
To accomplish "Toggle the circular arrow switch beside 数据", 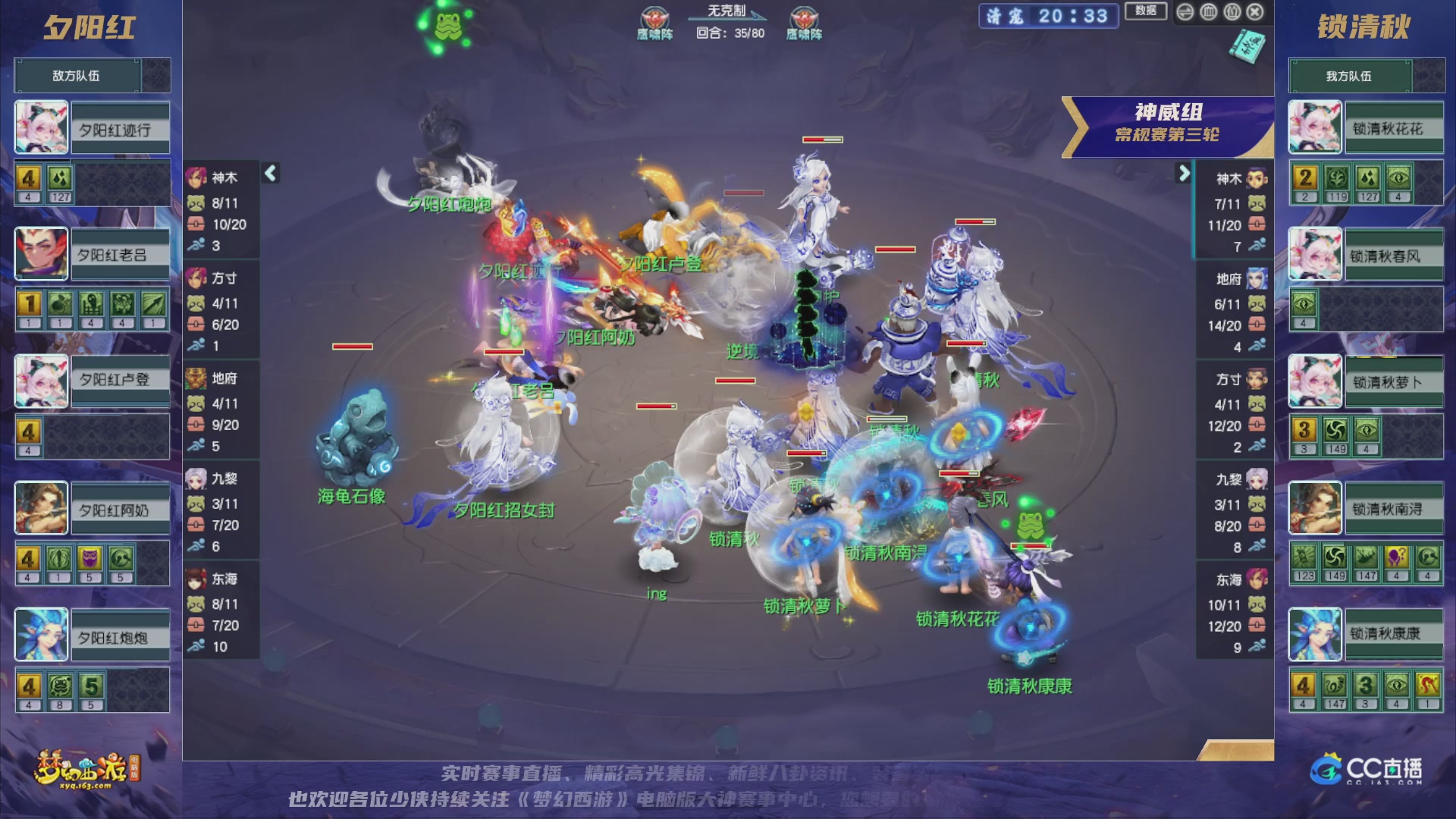I will click(1185, 12).
